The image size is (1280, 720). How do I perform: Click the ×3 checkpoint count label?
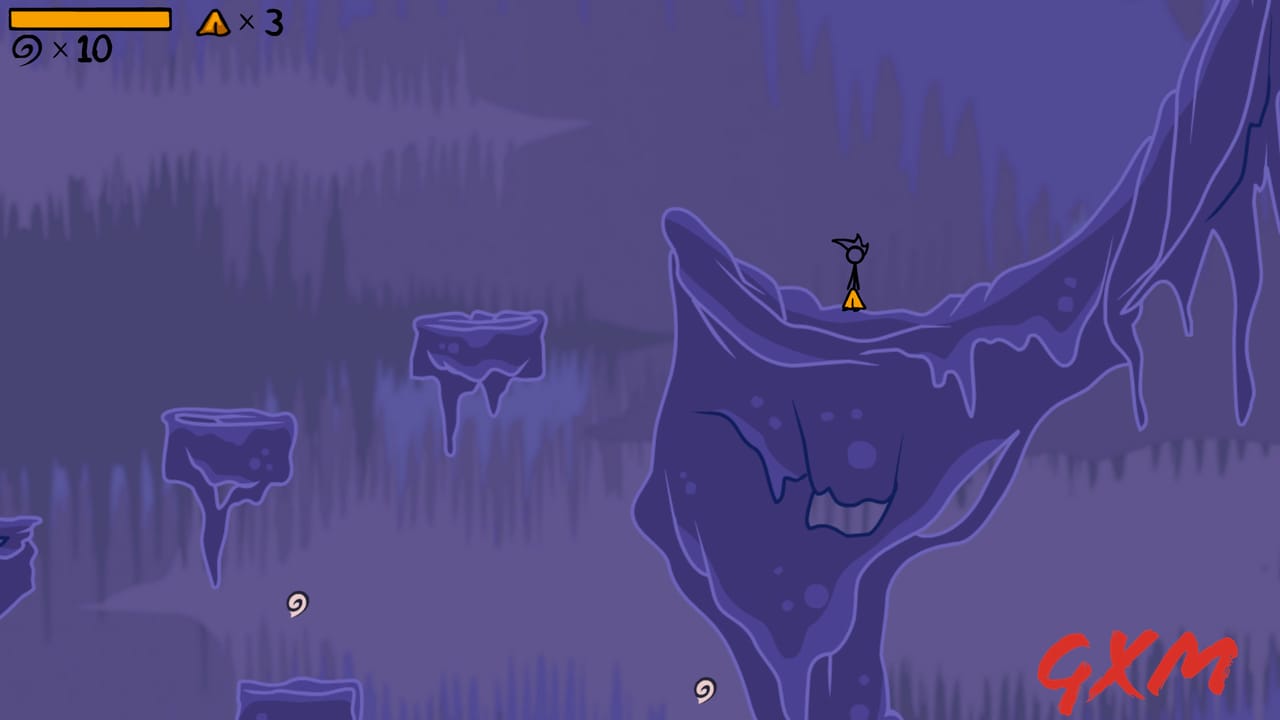pyautogui.click(x=262, y=24)
